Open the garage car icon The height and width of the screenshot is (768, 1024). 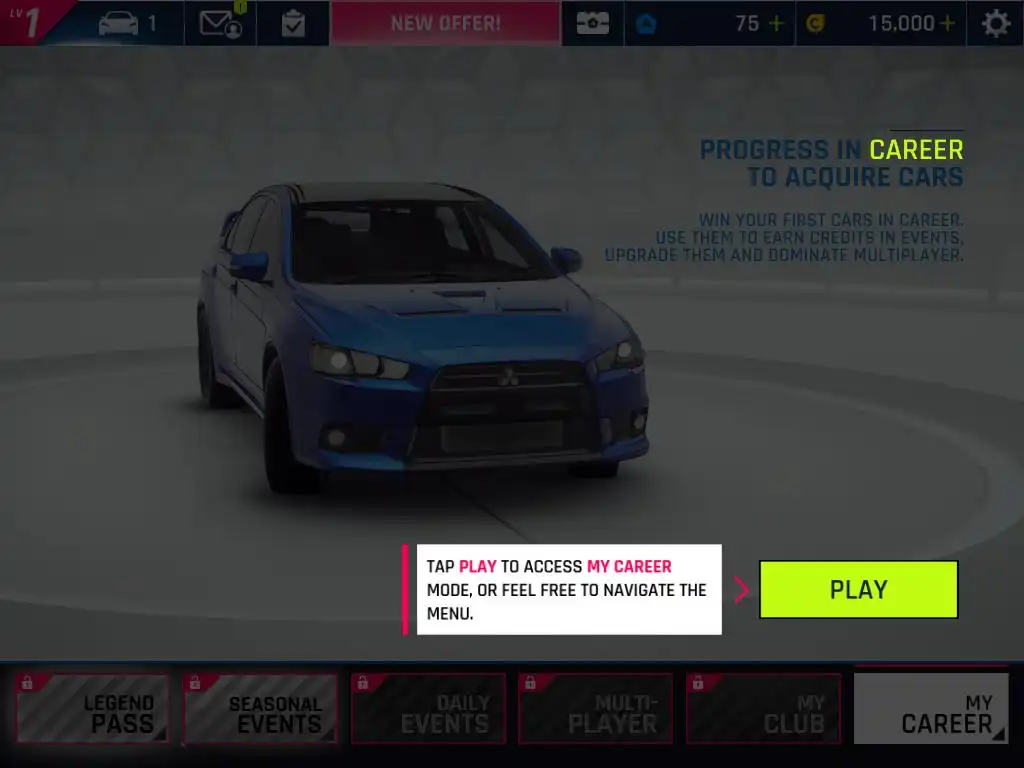(128, 23)
